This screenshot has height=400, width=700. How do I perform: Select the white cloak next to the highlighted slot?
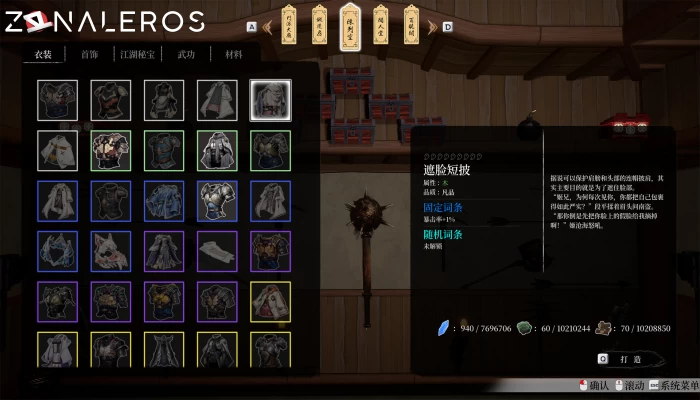point(217,100)
